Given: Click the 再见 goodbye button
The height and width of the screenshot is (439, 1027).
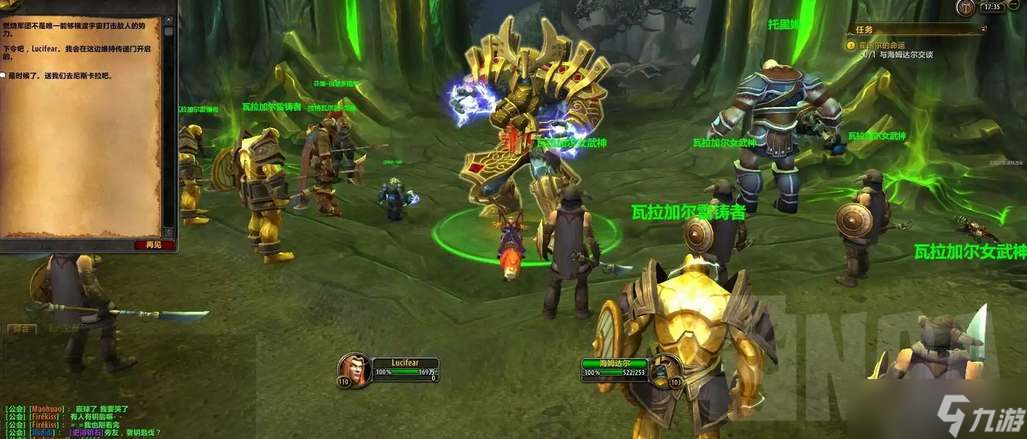Looking at the screenshot, I should click(x=153, y=245).
